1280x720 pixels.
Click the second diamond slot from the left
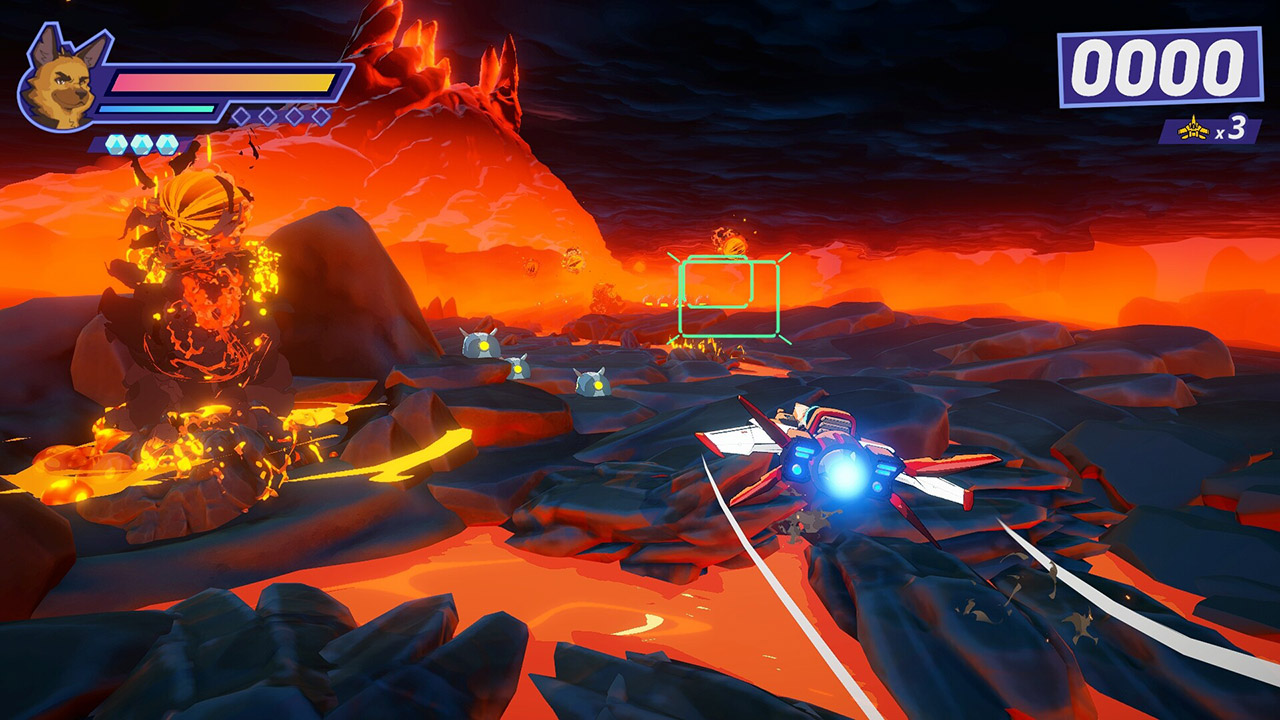(268, 115)
